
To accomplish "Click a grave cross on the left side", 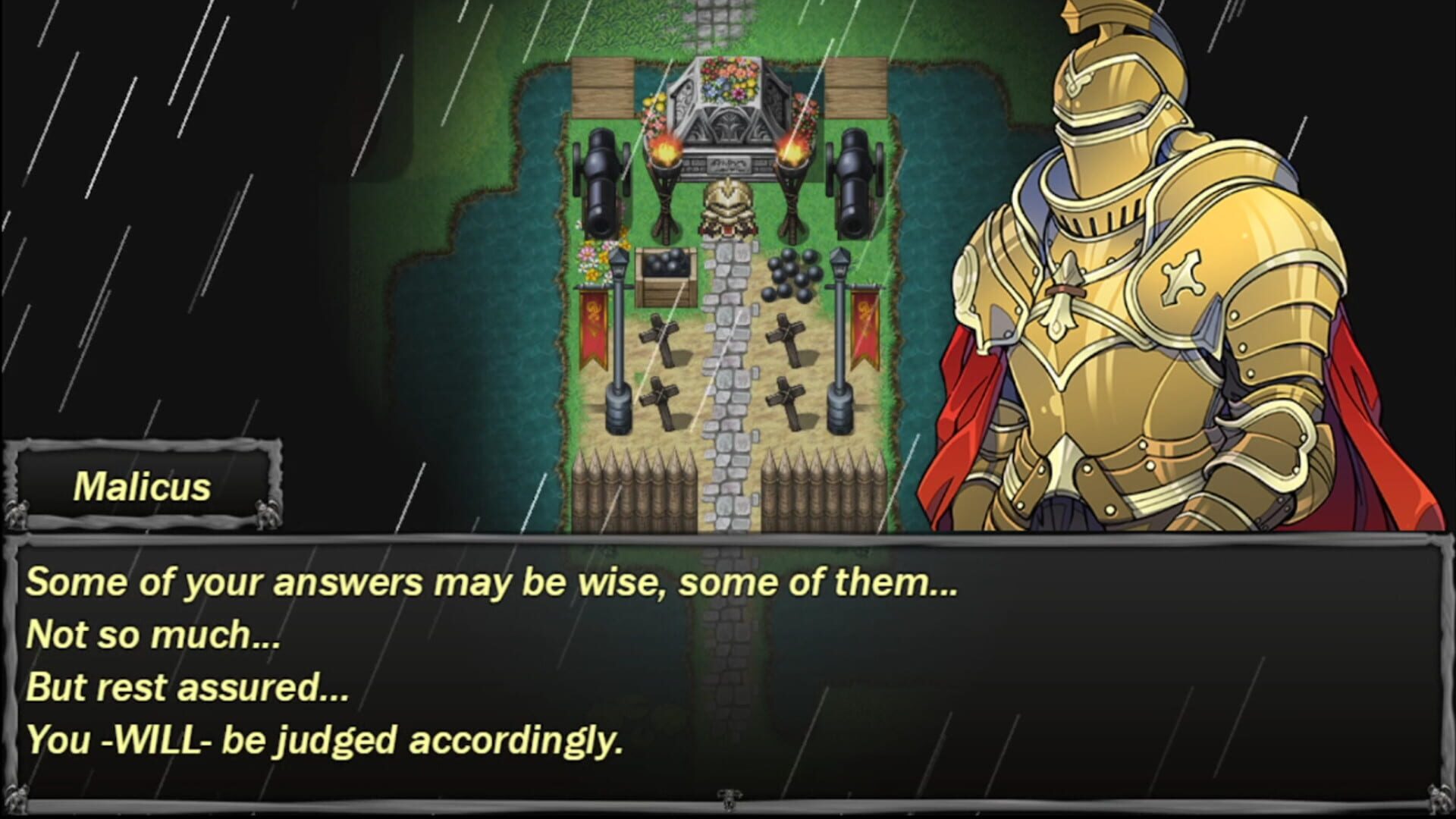I will pos(658,337).
